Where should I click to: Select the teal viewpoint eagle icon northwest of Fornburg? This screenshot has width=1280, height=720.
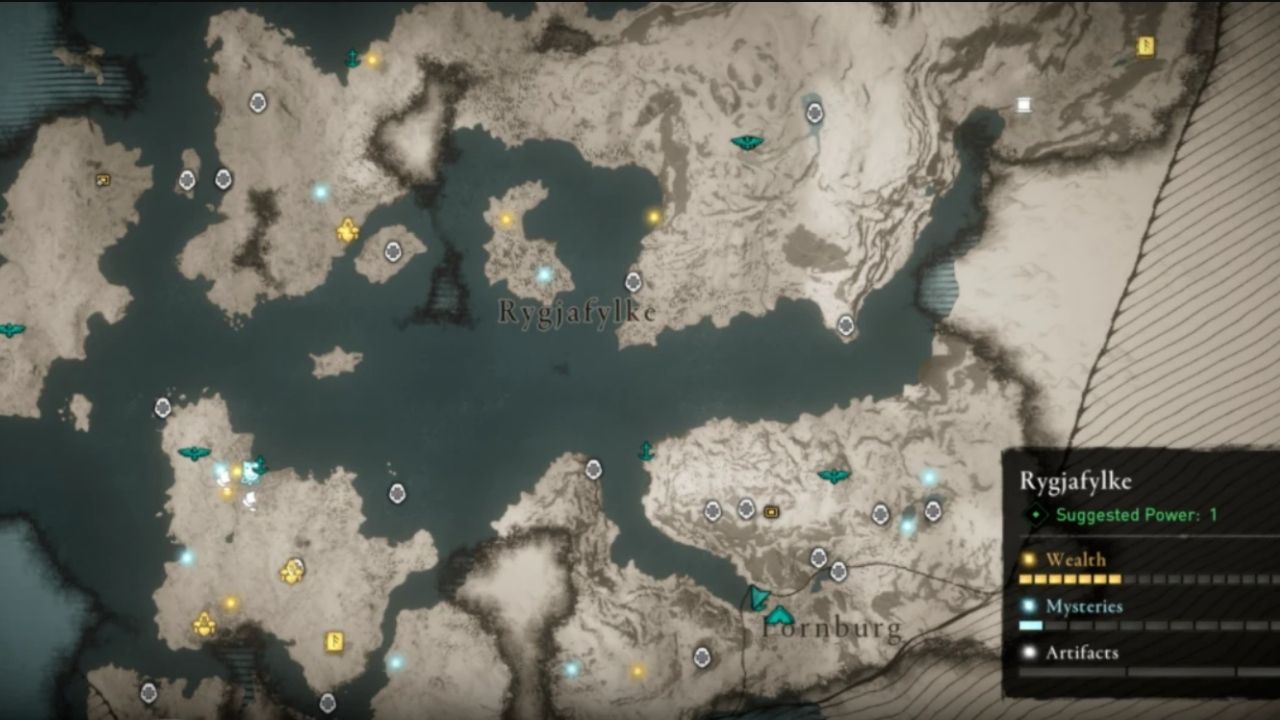click(x=833, y=474)
